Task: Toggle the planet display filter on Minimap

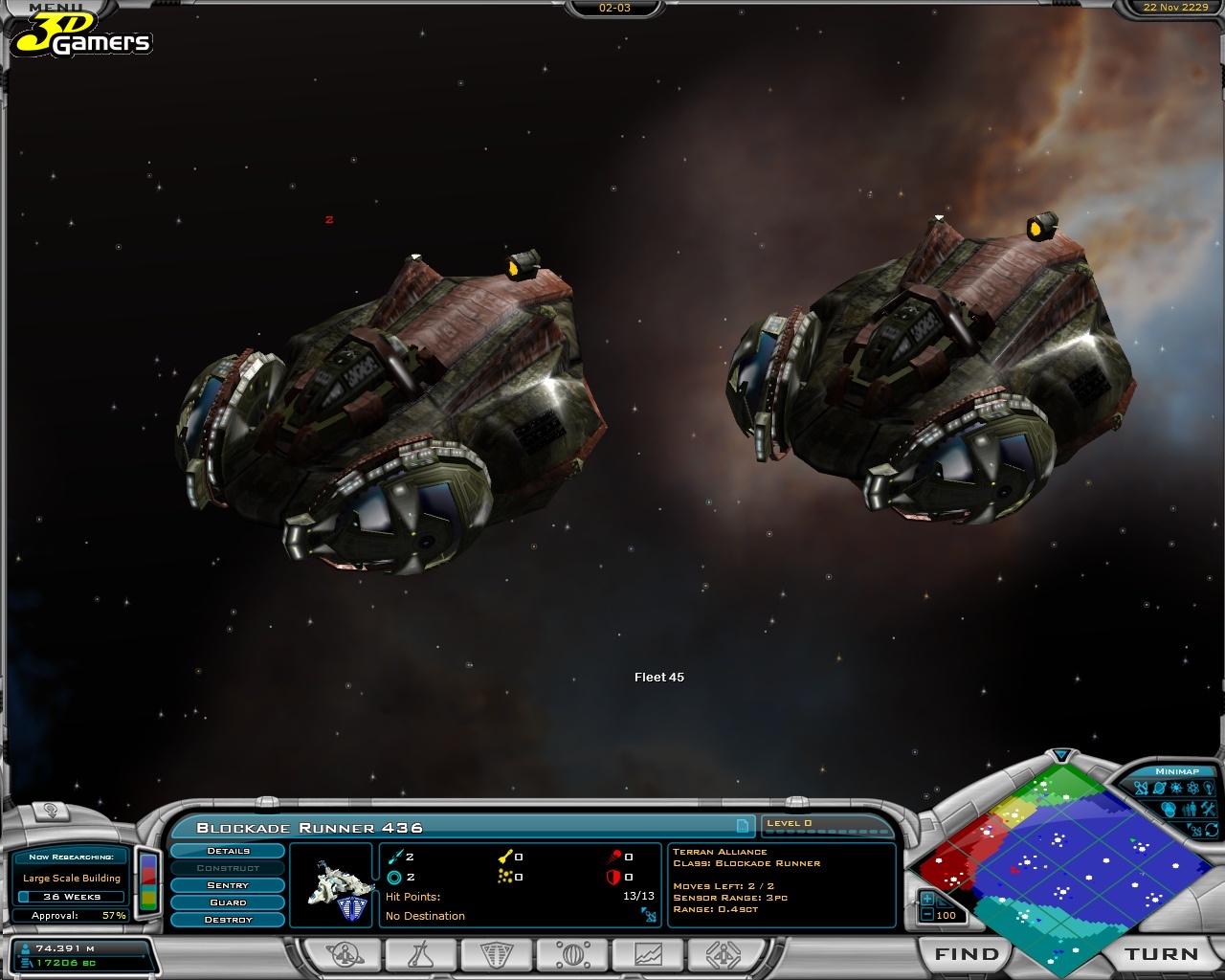Action: [x=1160, y=788]
